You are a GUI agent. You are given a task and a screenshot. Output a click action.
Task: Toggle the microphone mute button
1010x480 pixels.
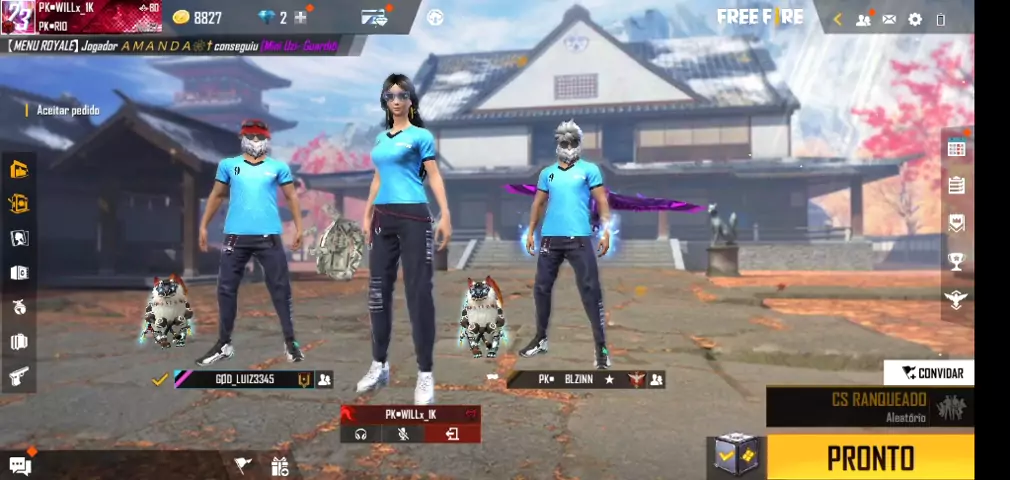(404, 434)
